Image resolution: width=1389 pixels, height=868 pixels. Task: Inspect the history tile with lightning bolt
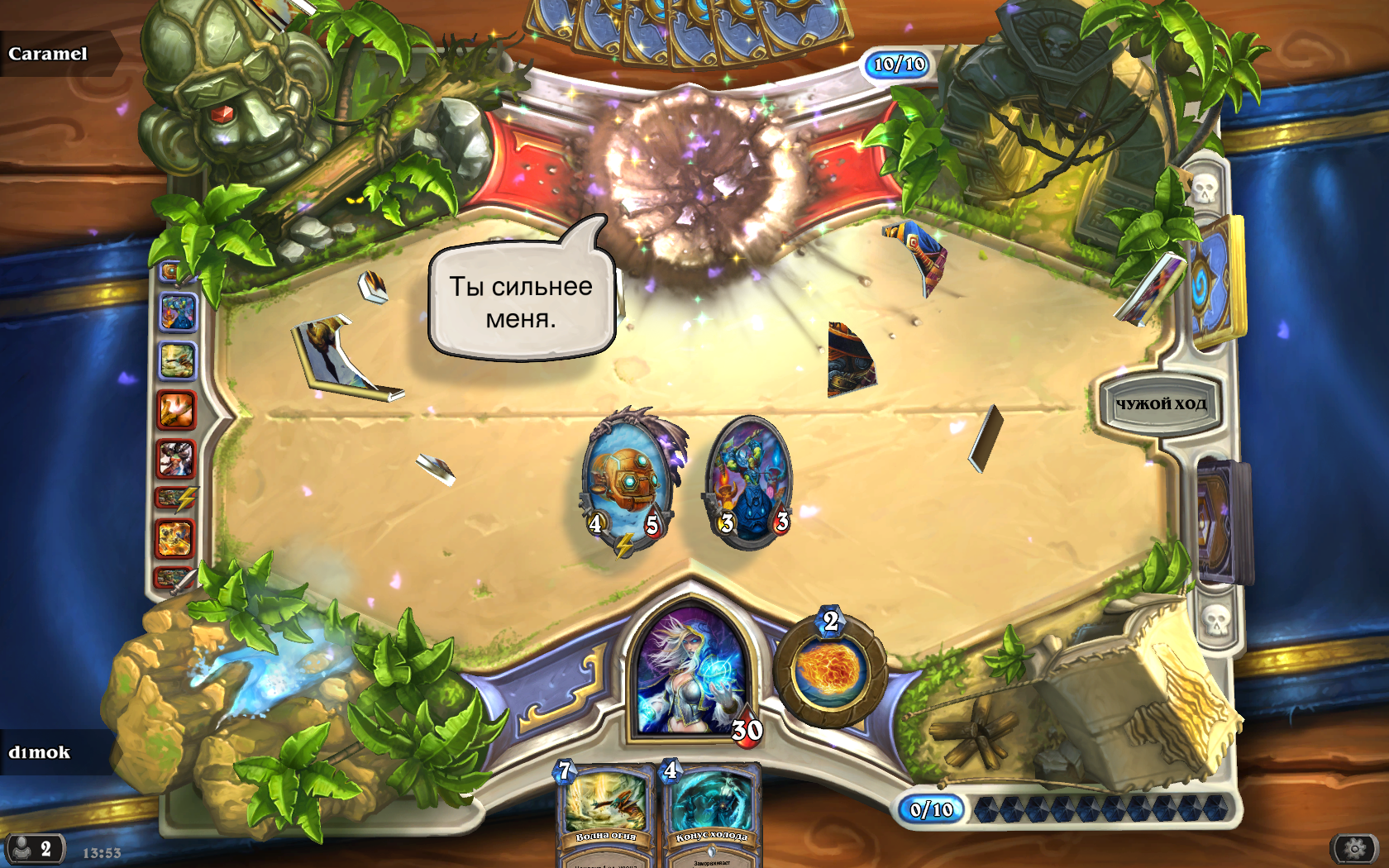176,498
